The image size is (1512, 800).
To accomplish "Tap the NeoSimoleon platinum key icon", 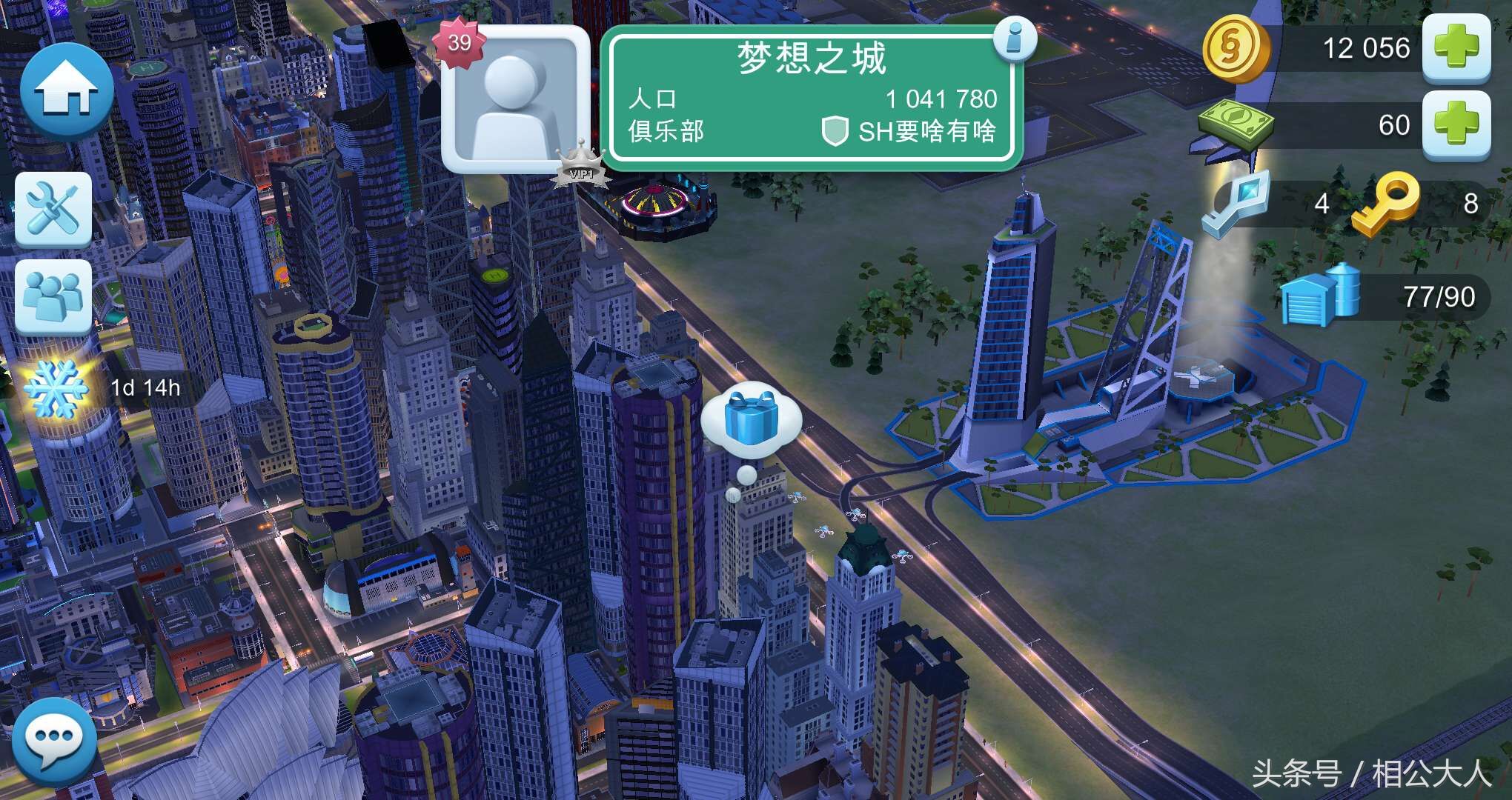I will pos(1238,204).
